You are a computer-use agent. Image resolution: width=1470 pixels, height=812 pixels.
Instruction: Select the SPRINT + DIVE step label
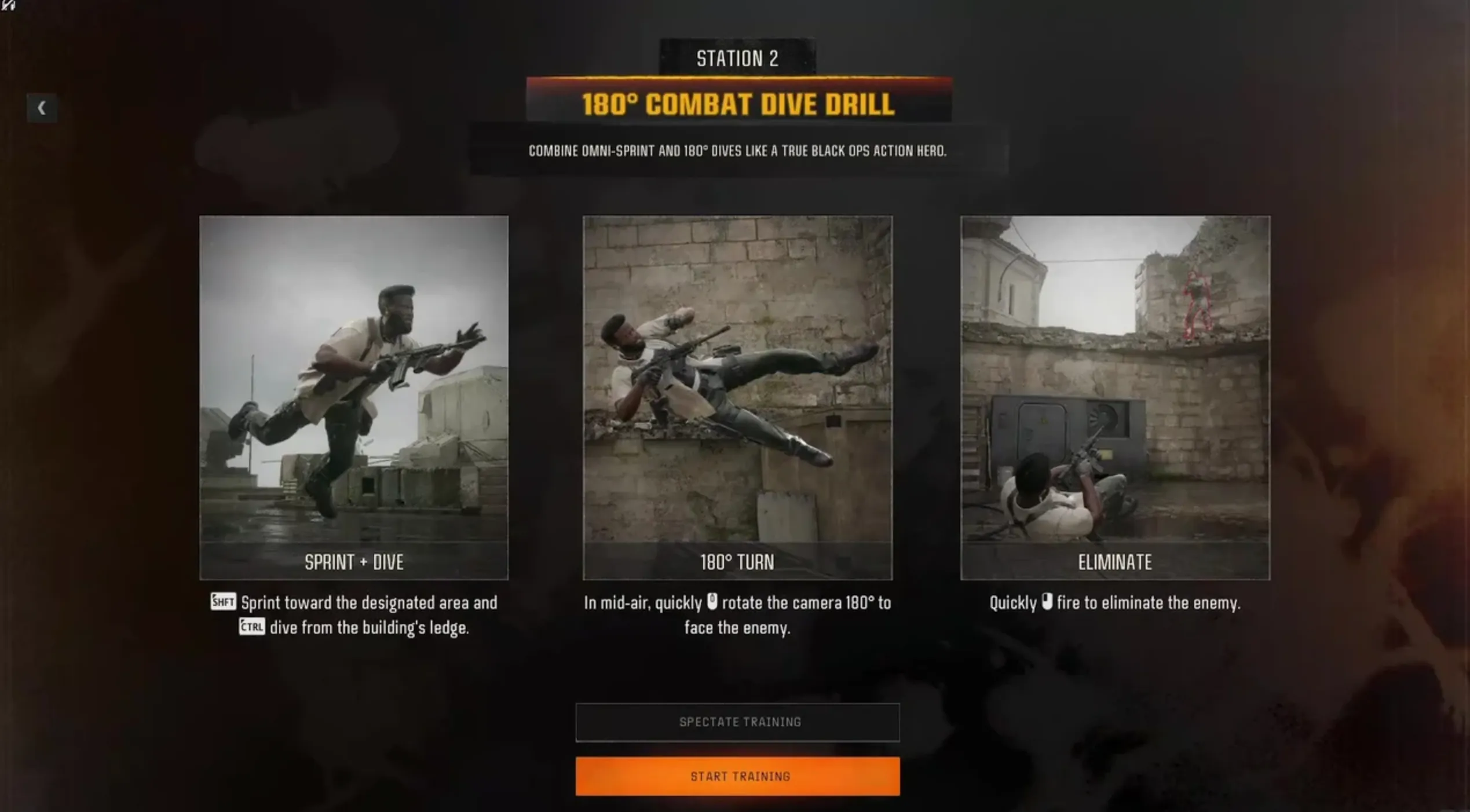coord(354,562)
